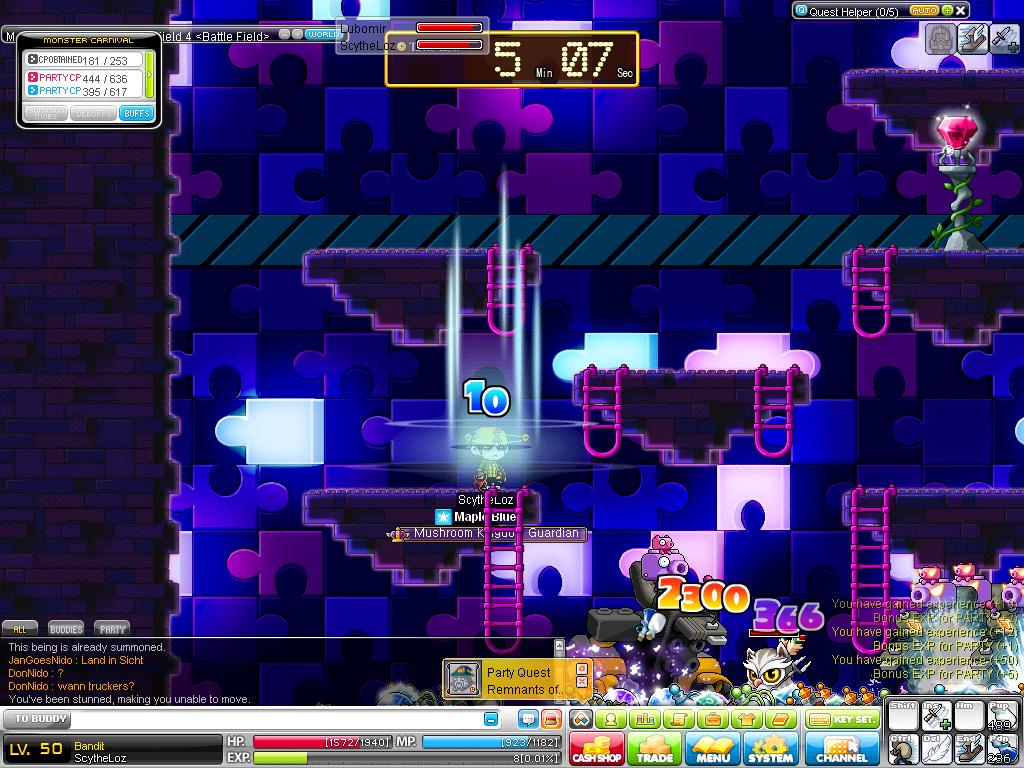Toggle the Quest Helper AUTO button

(x=923, y=10)
